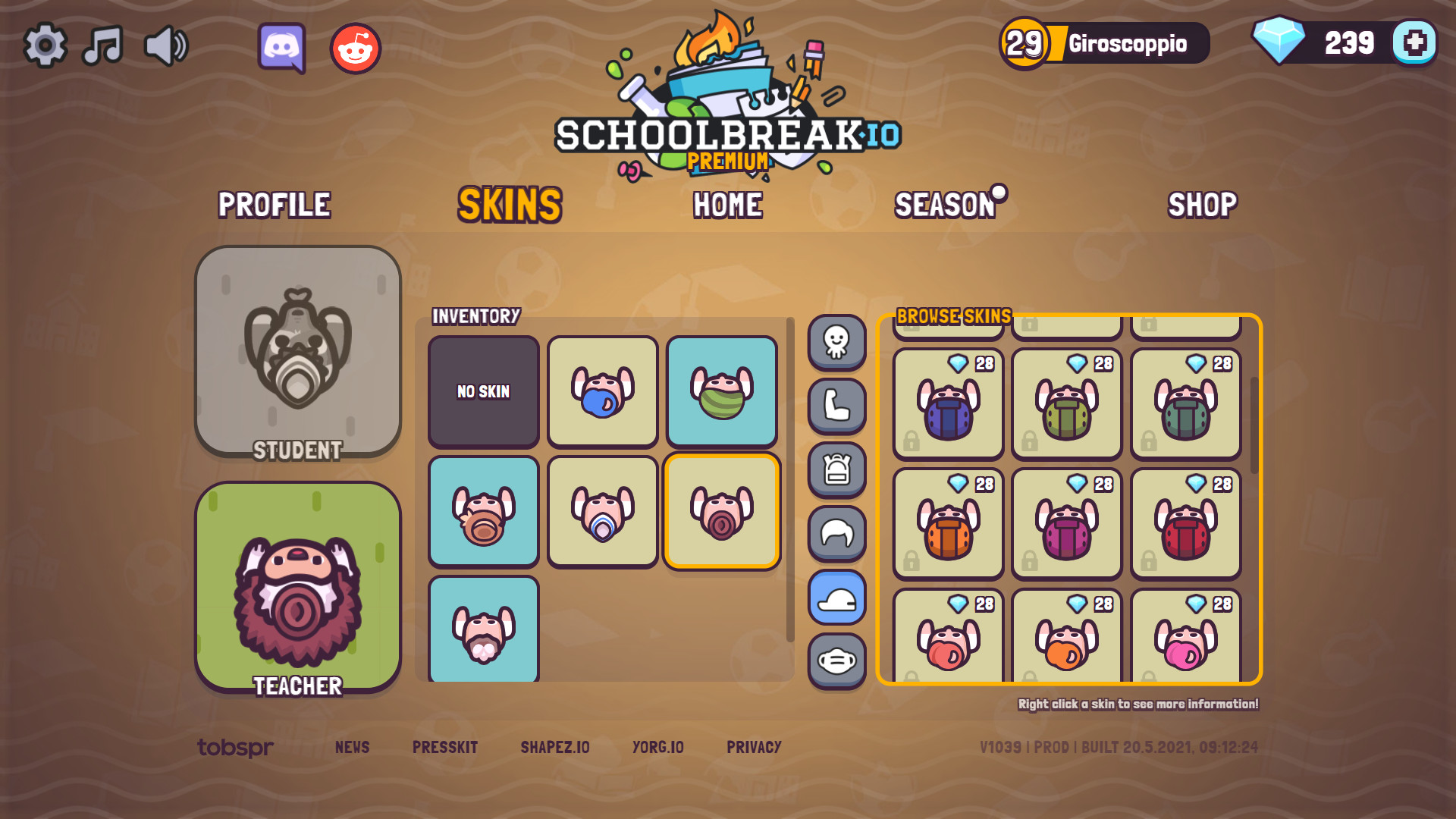Select the face skin category filter
1456x819 pixels.
pyautogui.click(x=836, y=341)
